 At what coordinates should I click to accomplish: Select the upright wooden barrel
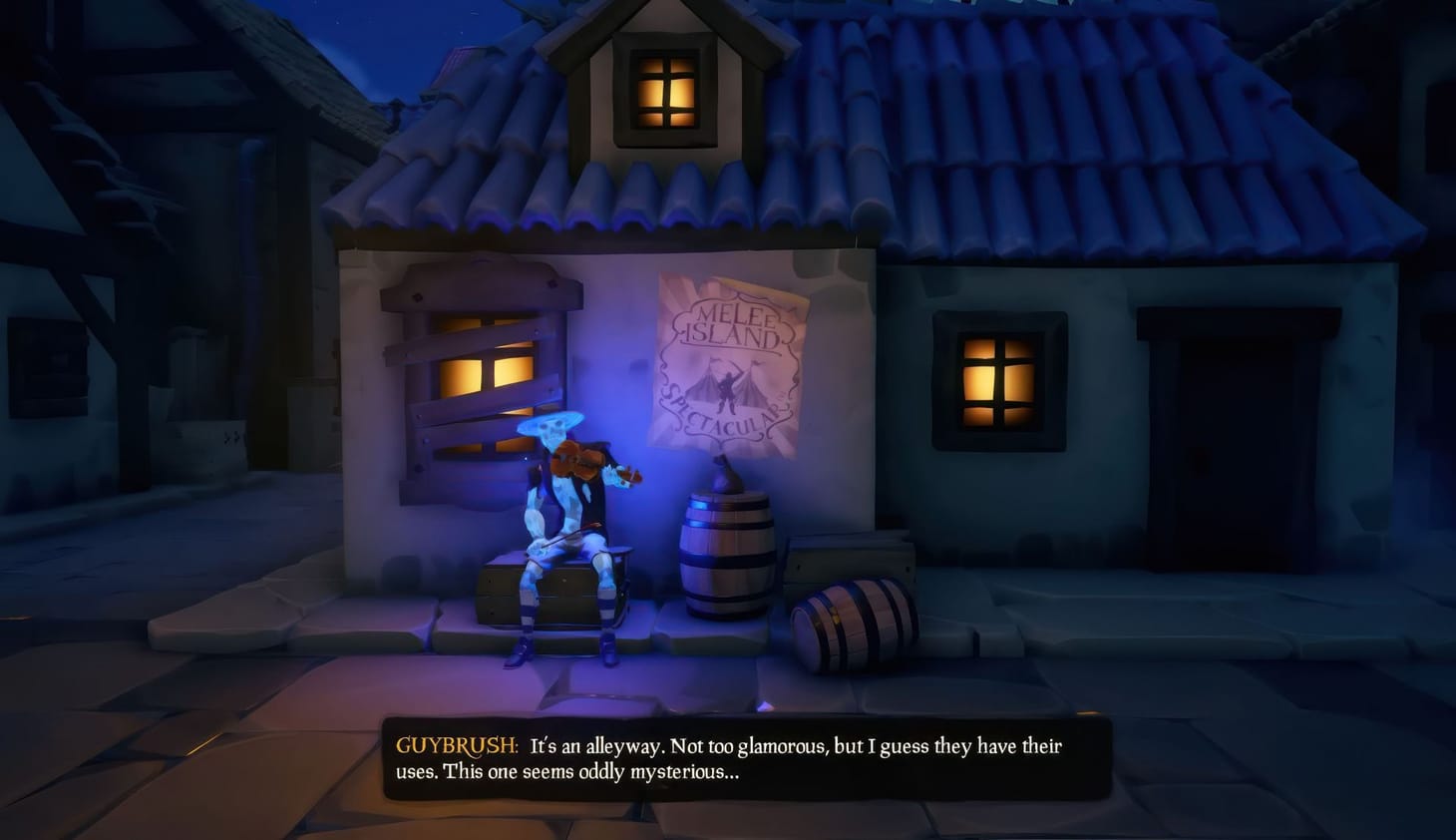point(728,554)
